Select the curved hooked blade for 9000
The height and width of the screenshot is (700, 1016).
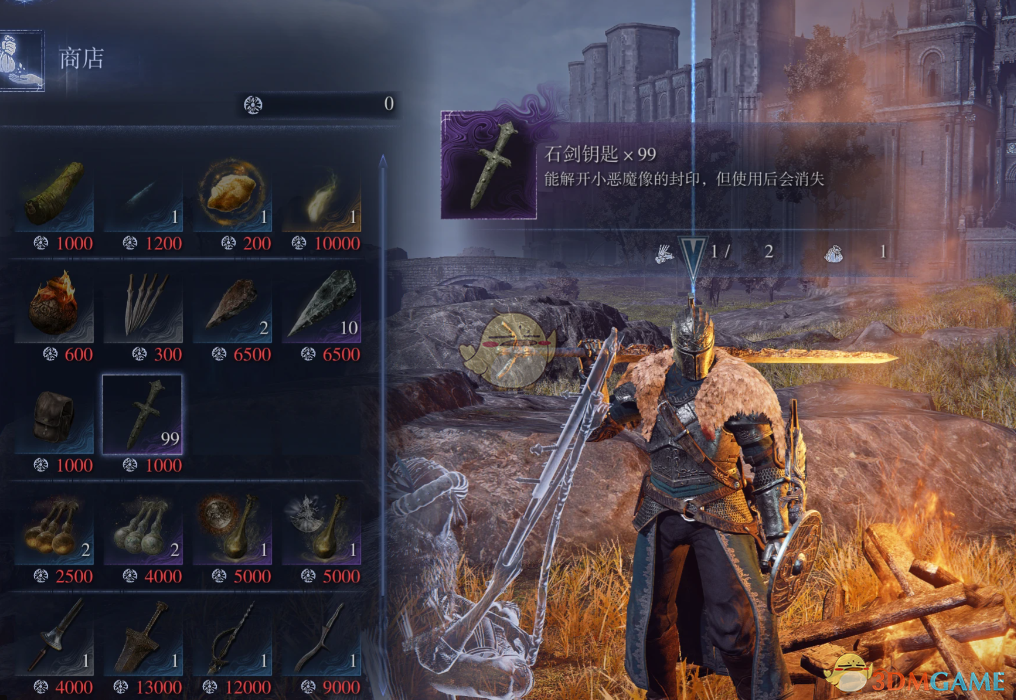(x=321, y=636)
